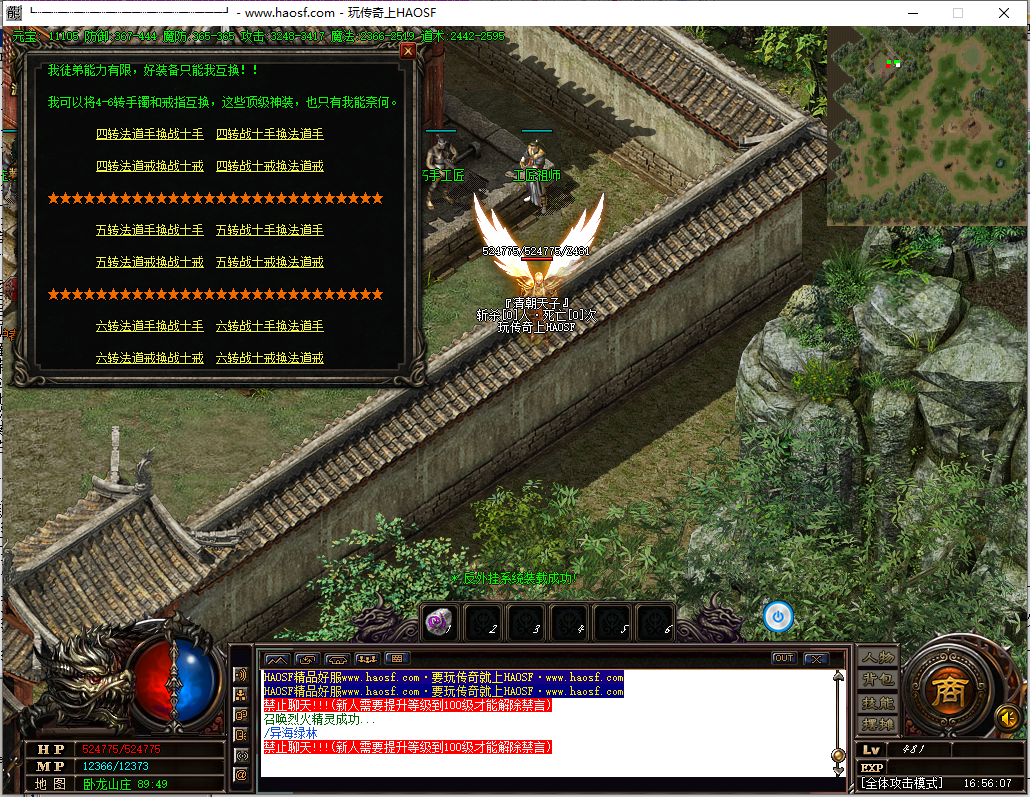Image resolution: width=1030 pixels, height=797 pixels.
Task: Open the round 商 shop button
Action: 946,689
